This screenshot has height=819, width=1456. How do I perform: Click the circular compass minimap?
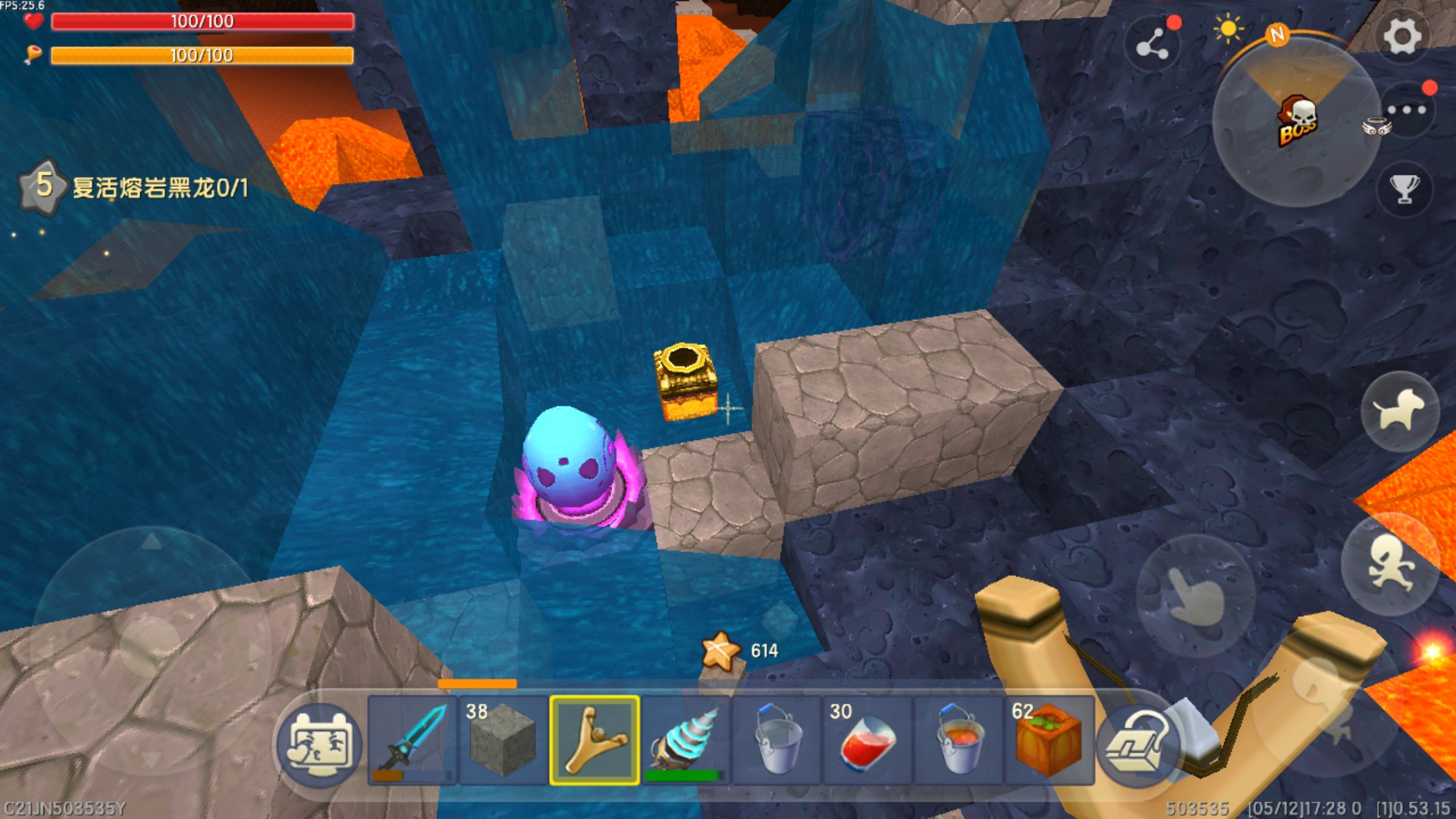click(1297, 123)
